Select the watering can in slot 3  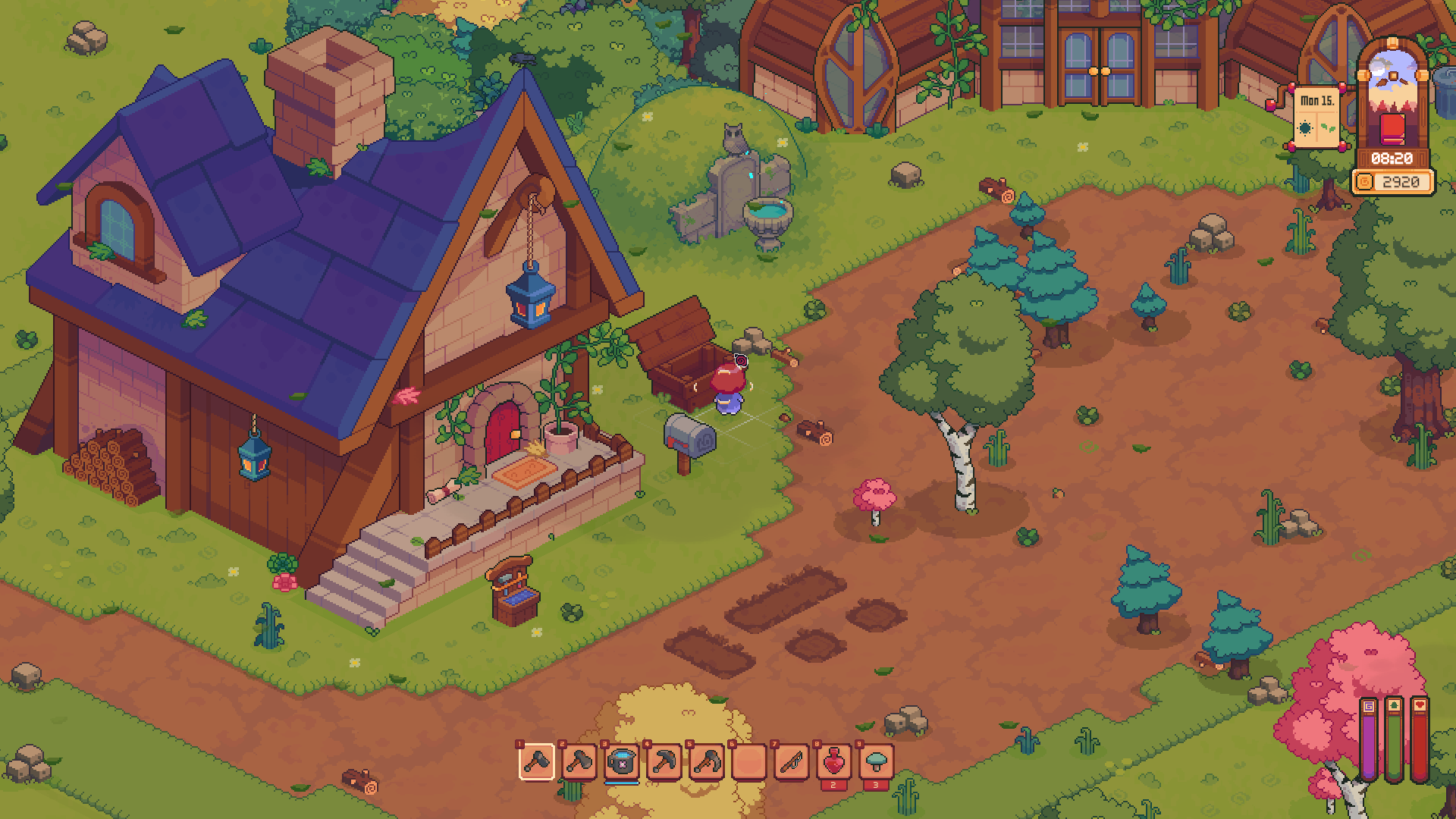(623, 762)
